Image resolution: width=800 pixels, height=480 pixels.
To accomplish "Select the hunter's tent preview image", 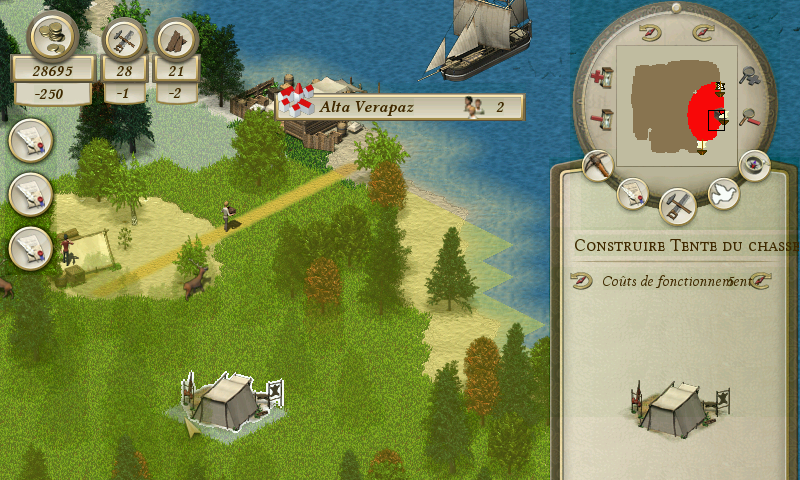I will [x=680, y=407].
